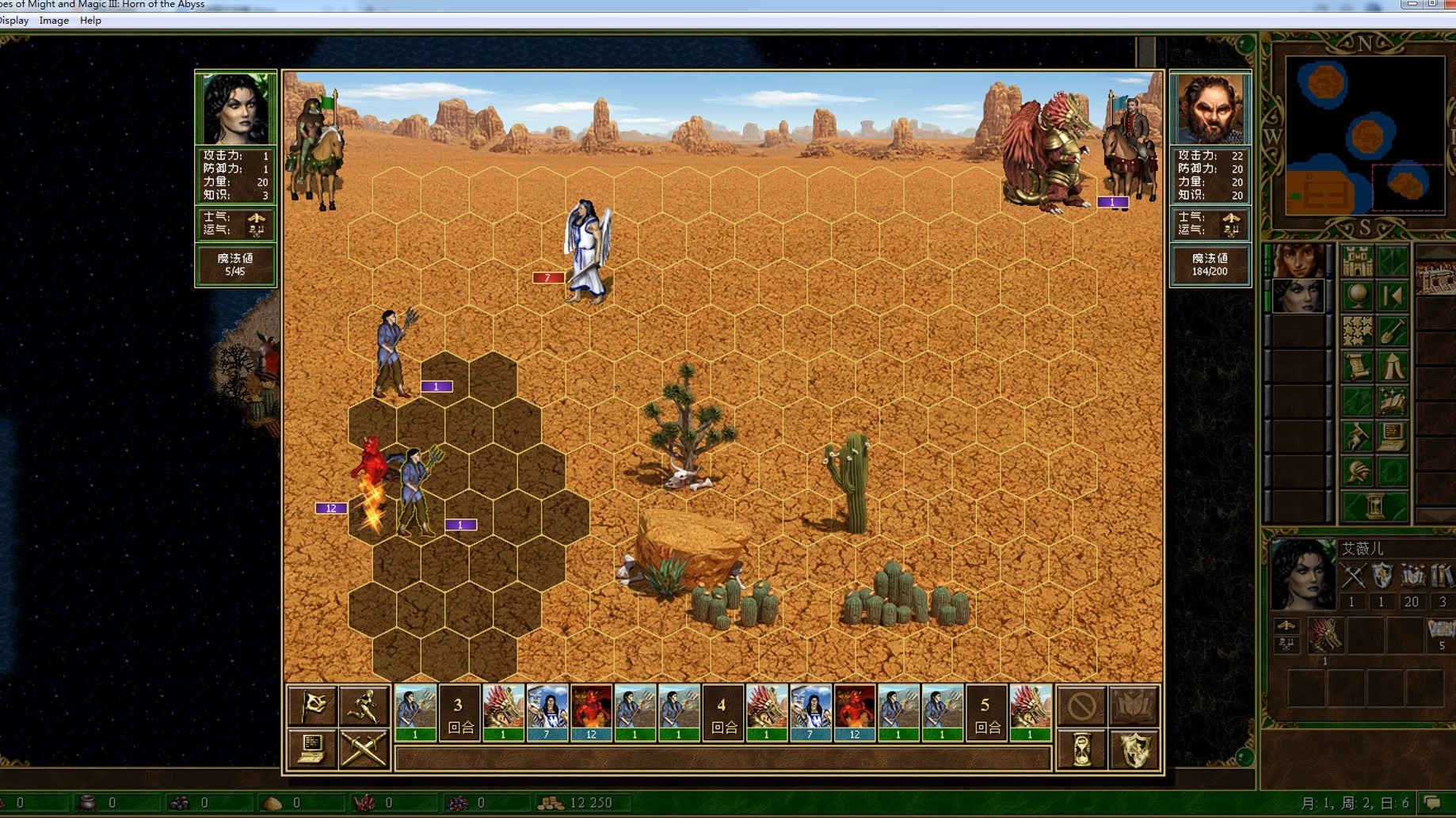Select the red-haired hero in the hero list

click(1299, 261)
